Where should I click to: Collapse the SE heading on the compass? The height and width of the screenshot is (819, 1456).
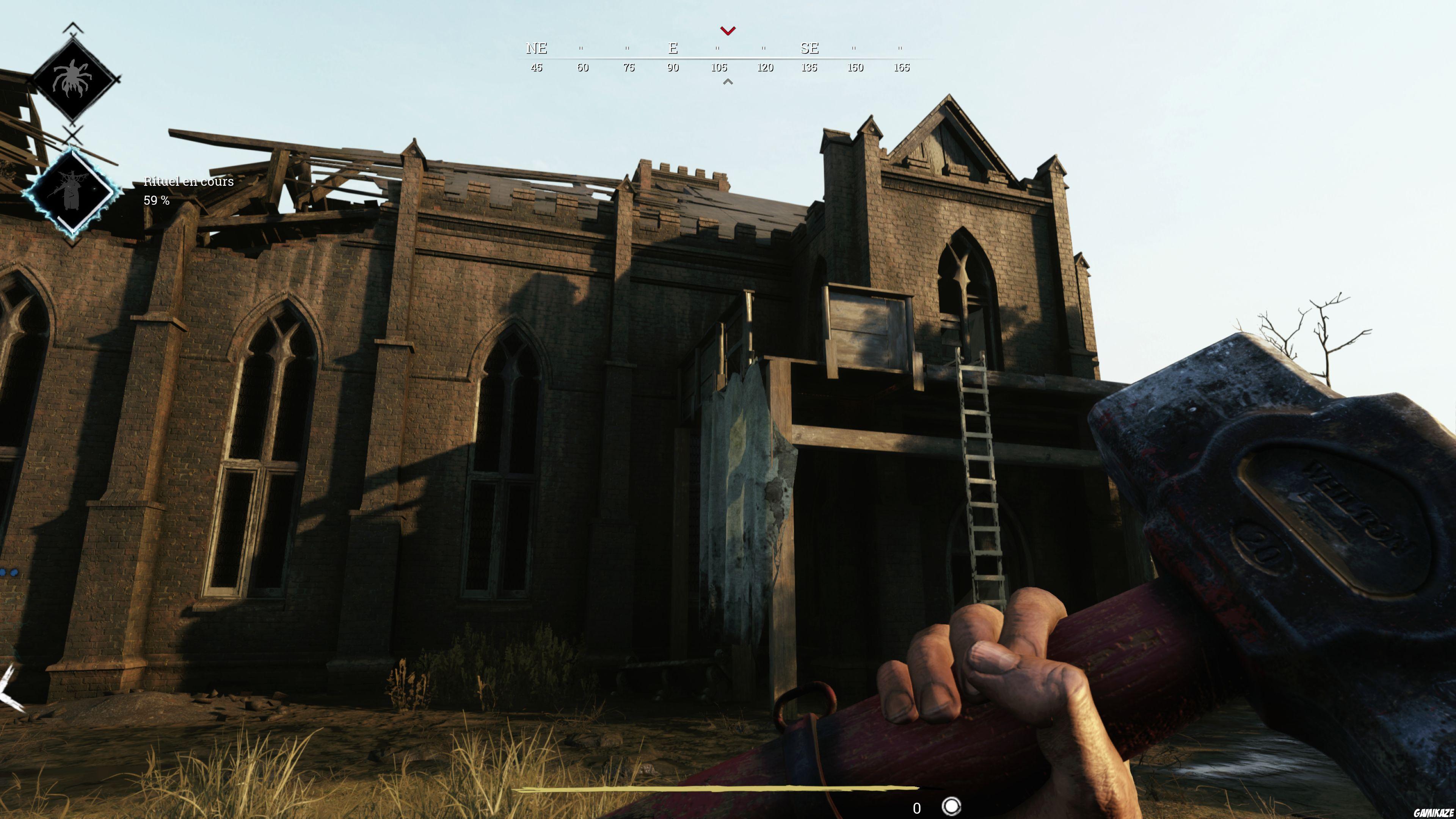[810, 49]
